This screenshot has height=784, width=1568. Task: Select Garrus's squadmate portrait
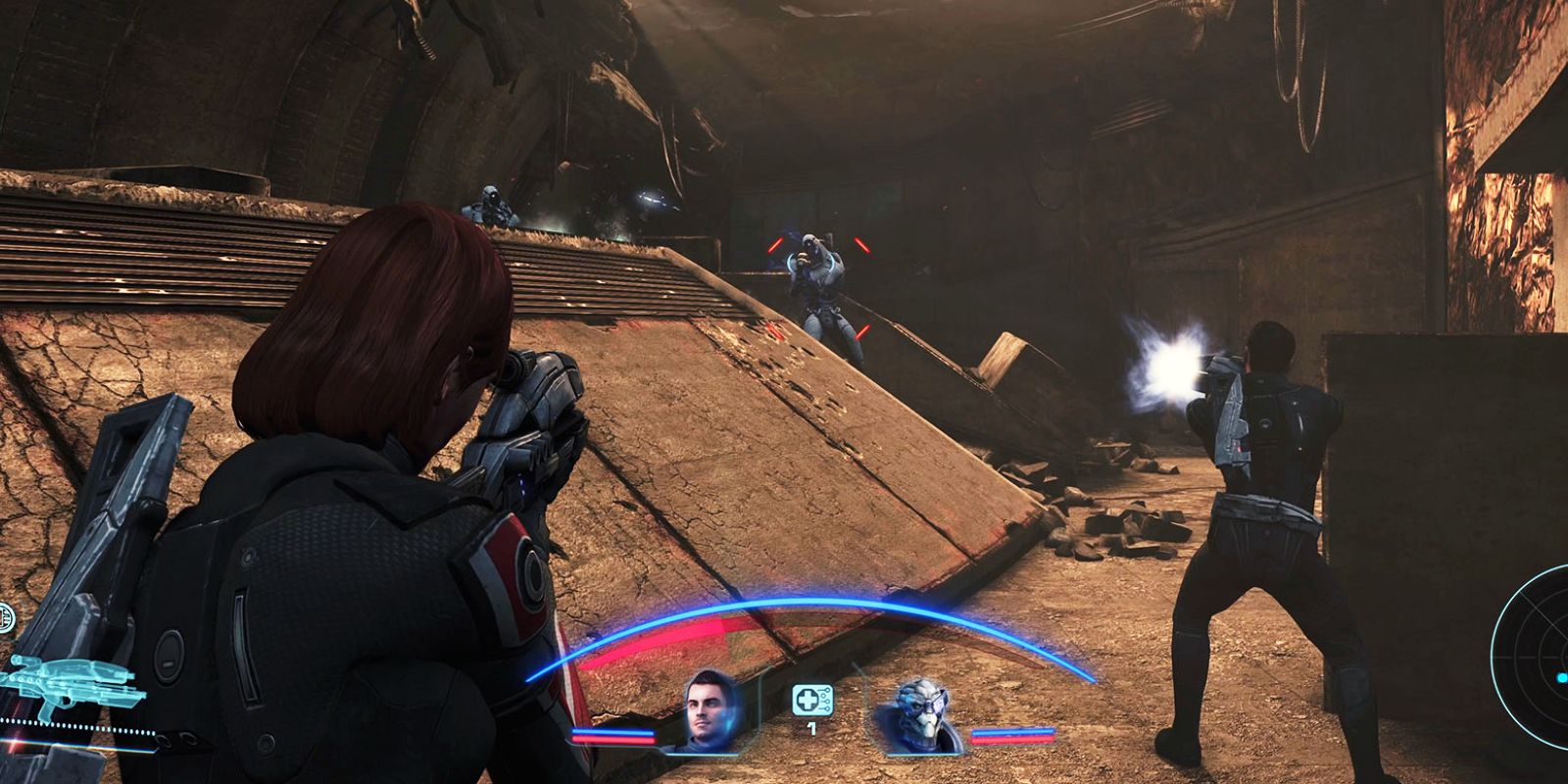pos(924,714)
